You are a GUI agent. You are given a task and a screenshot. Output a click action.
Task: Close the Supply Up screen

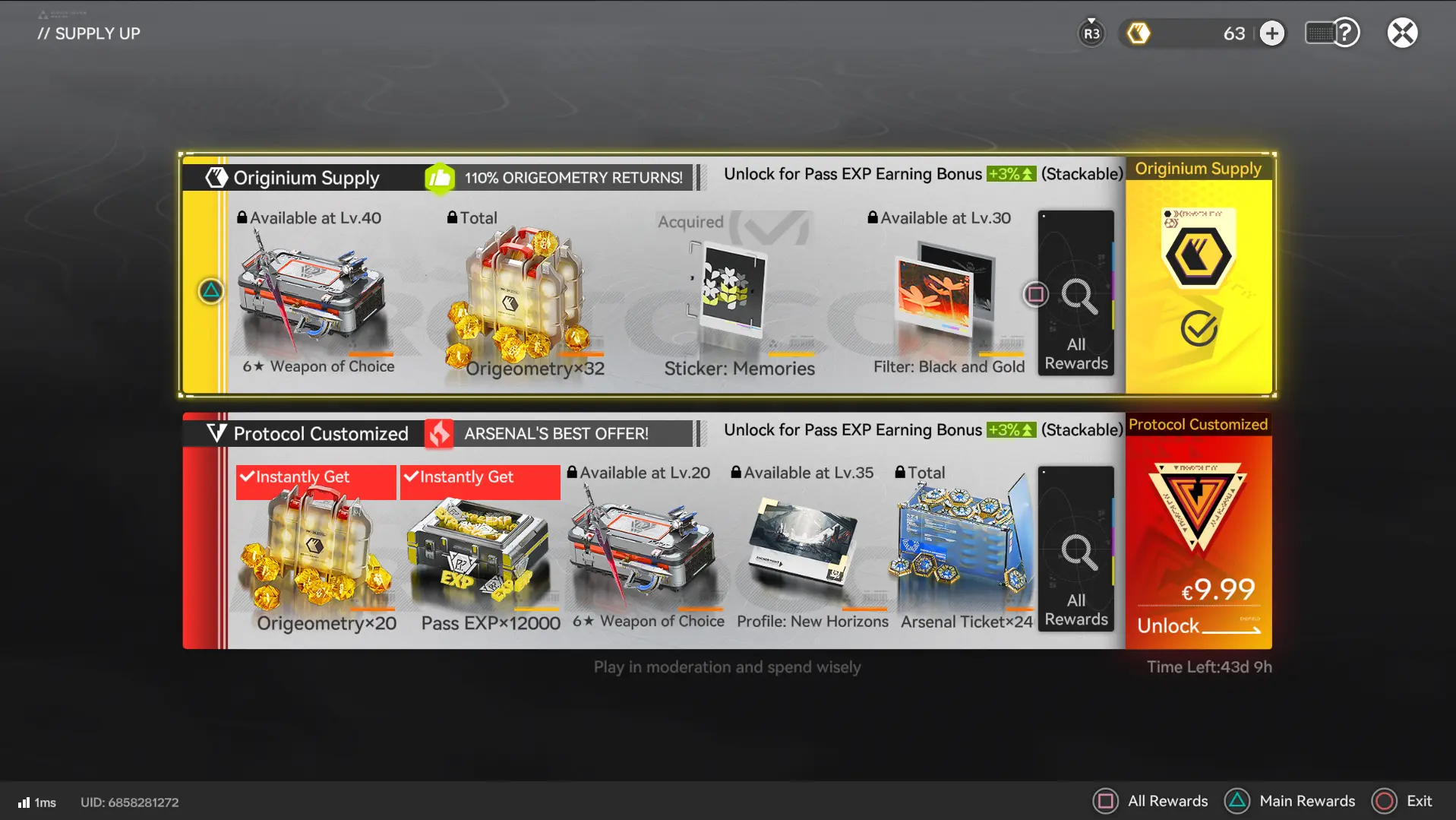[x=1402, y=33]
